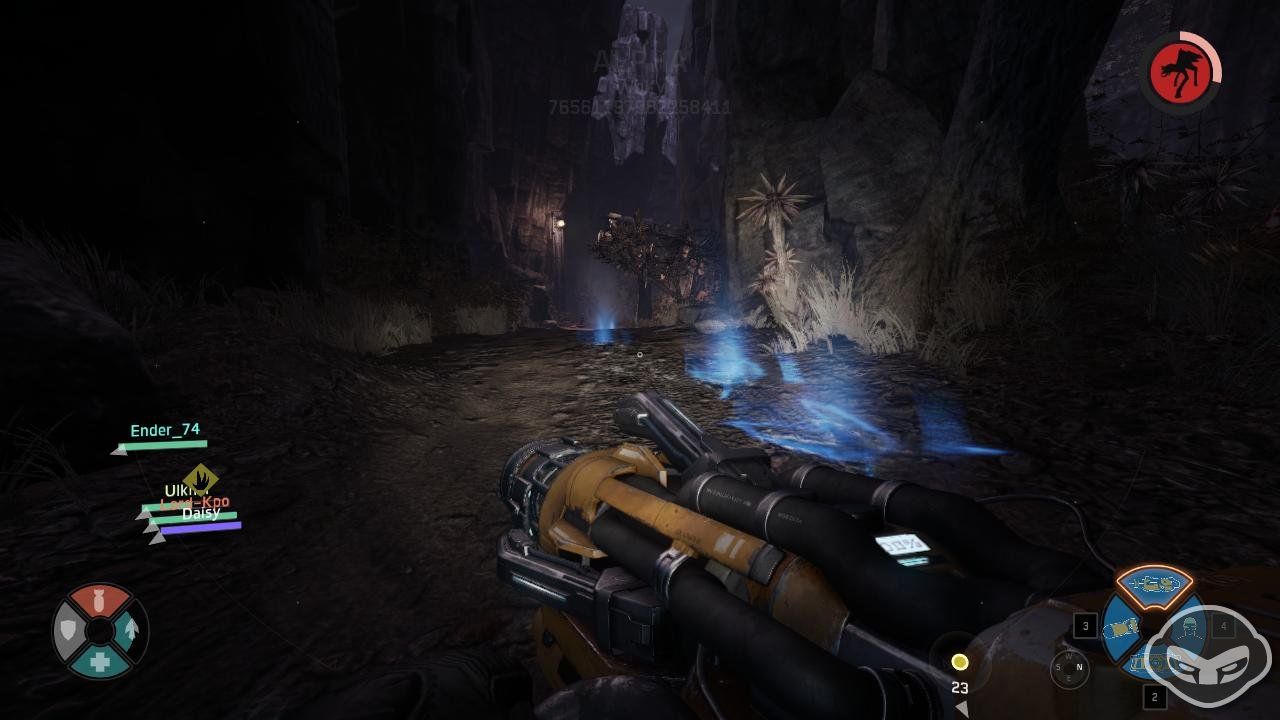1280x720 pixels.
Task: Select the teal trapper arrow segment
Action: tap(130, 631)
